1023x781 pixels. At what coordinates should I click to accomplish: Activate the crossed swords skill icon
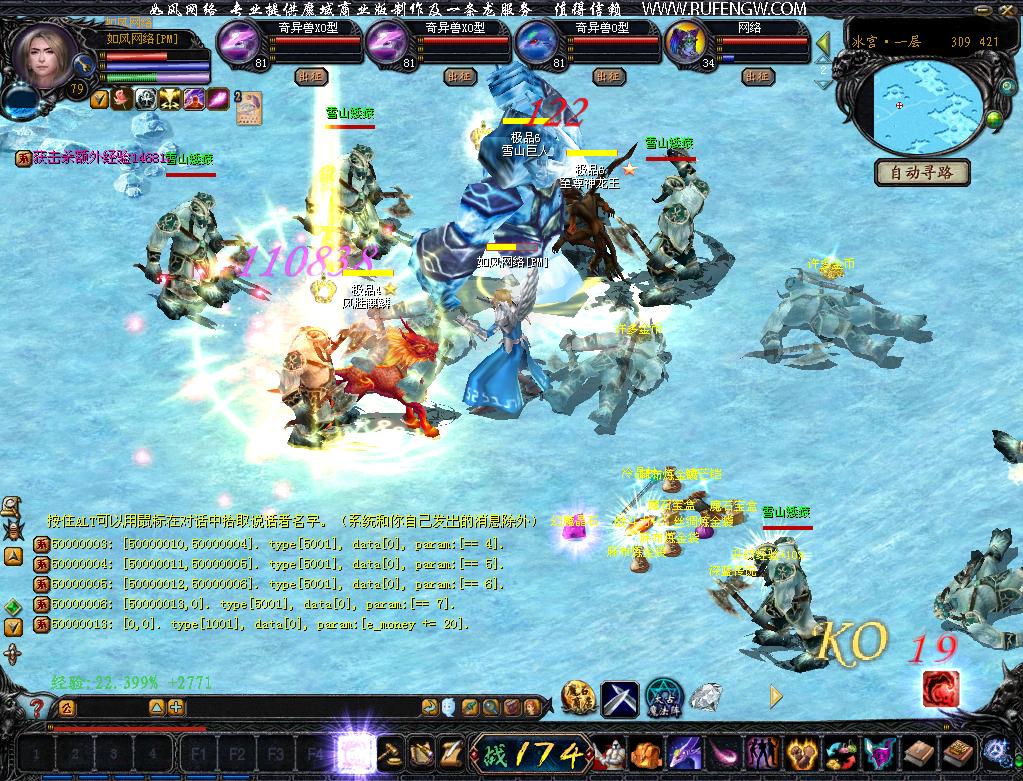pos(618,697)
